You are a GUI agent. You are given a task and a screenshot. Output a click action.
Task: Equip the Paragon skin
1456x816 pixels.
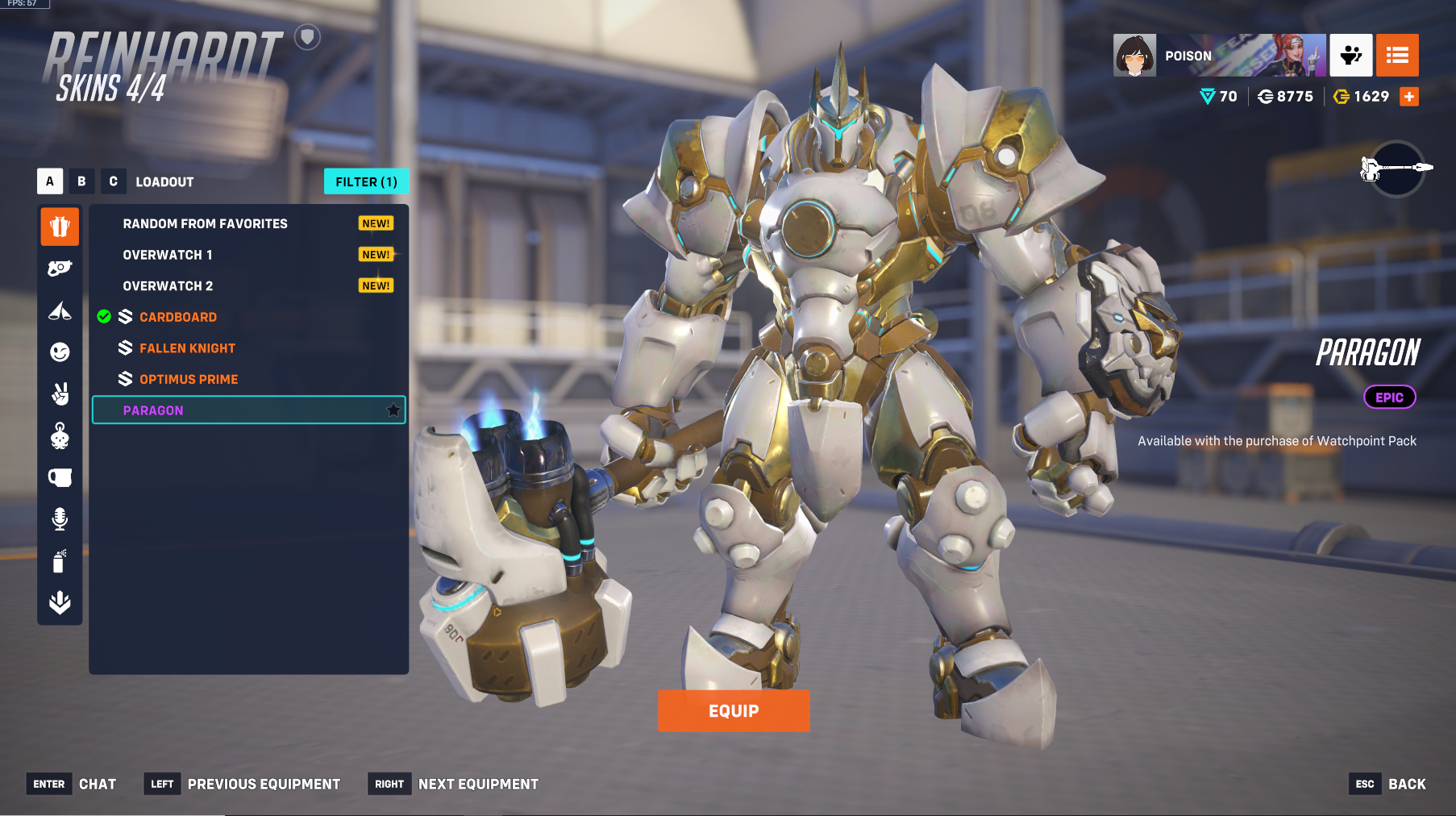(x=734, y=710)
